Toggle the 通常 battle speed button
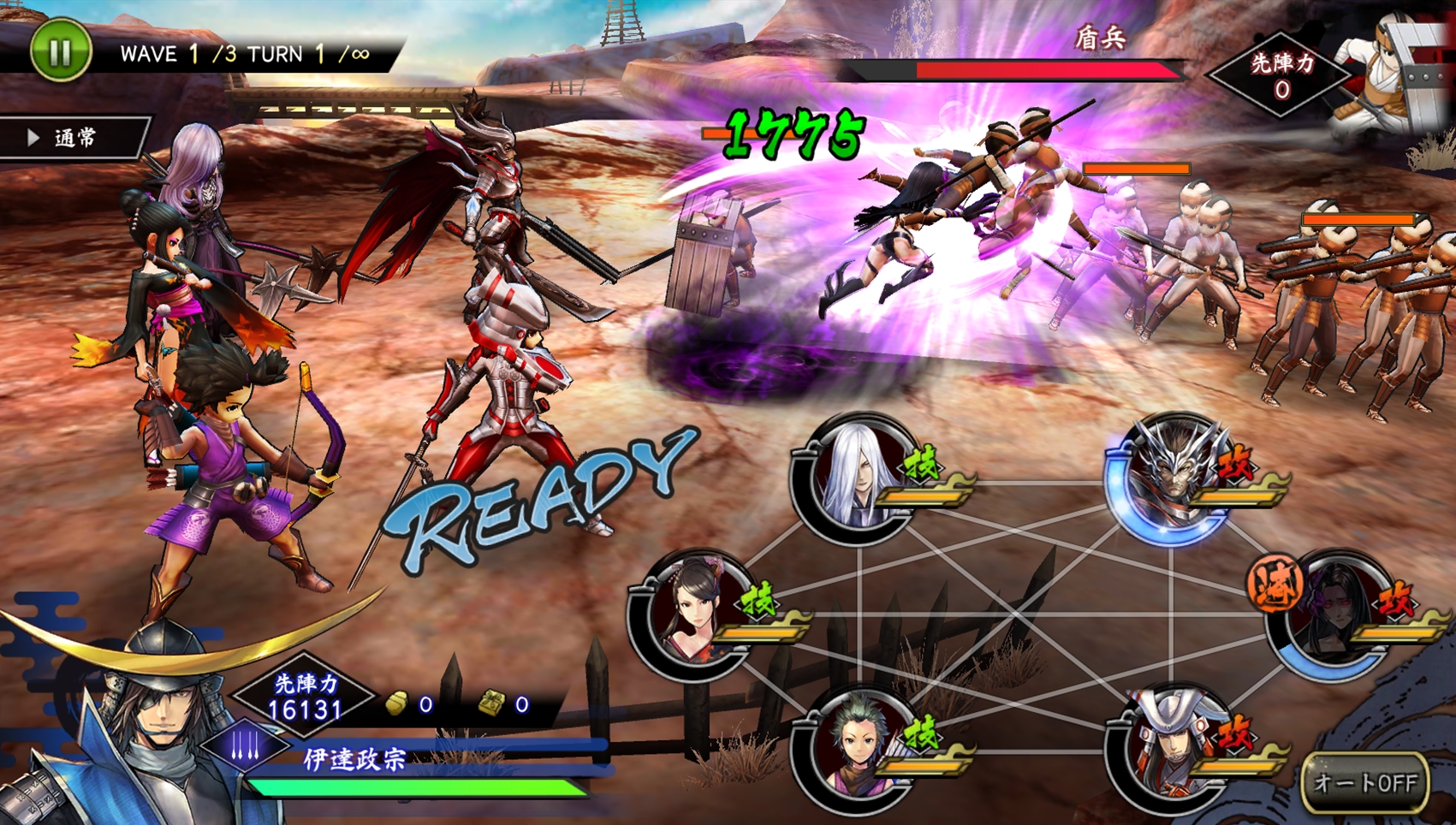1456x825 pixels. tap(74, 138)
